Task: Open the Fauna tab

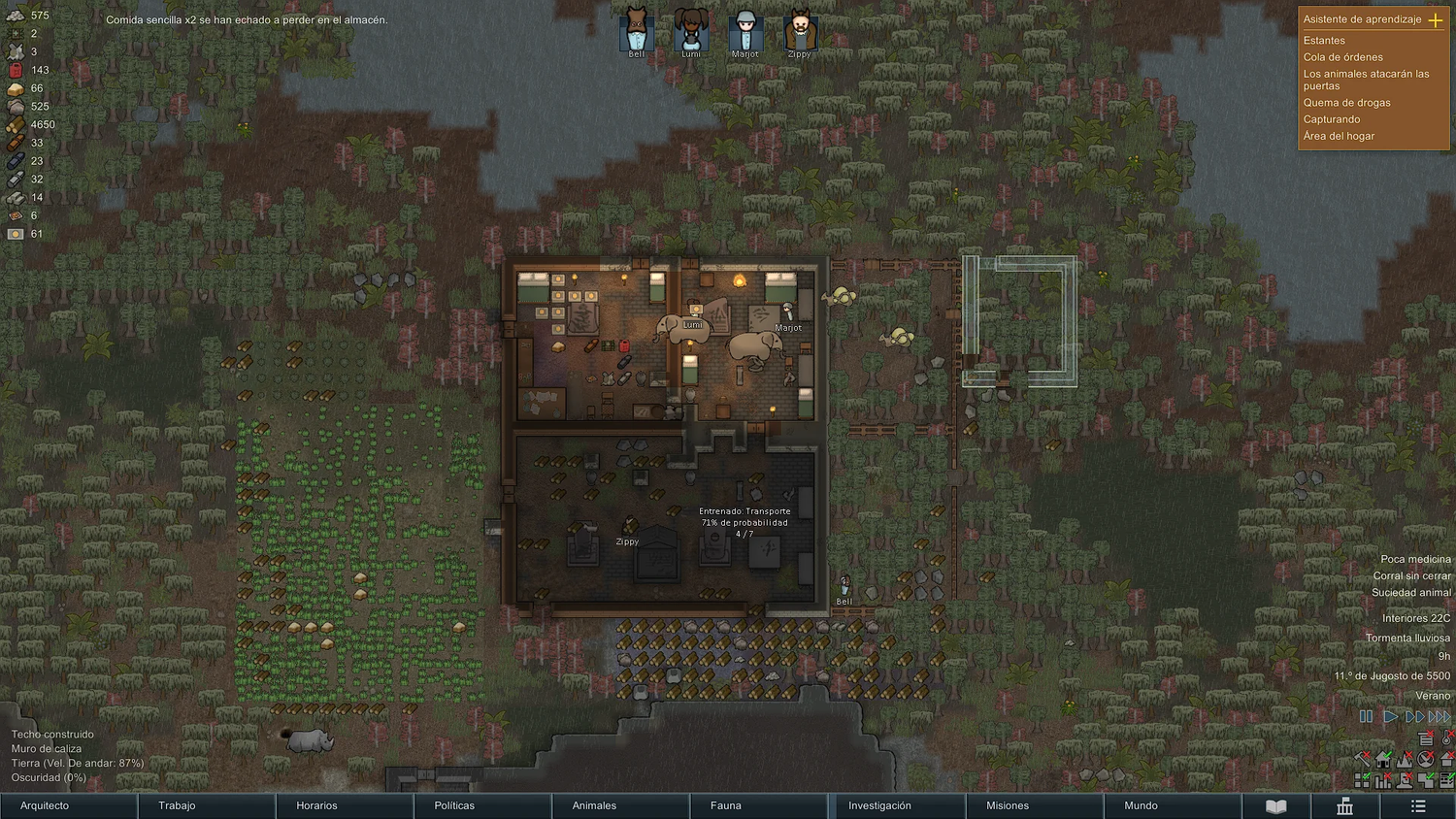Action: coord(757,805)
